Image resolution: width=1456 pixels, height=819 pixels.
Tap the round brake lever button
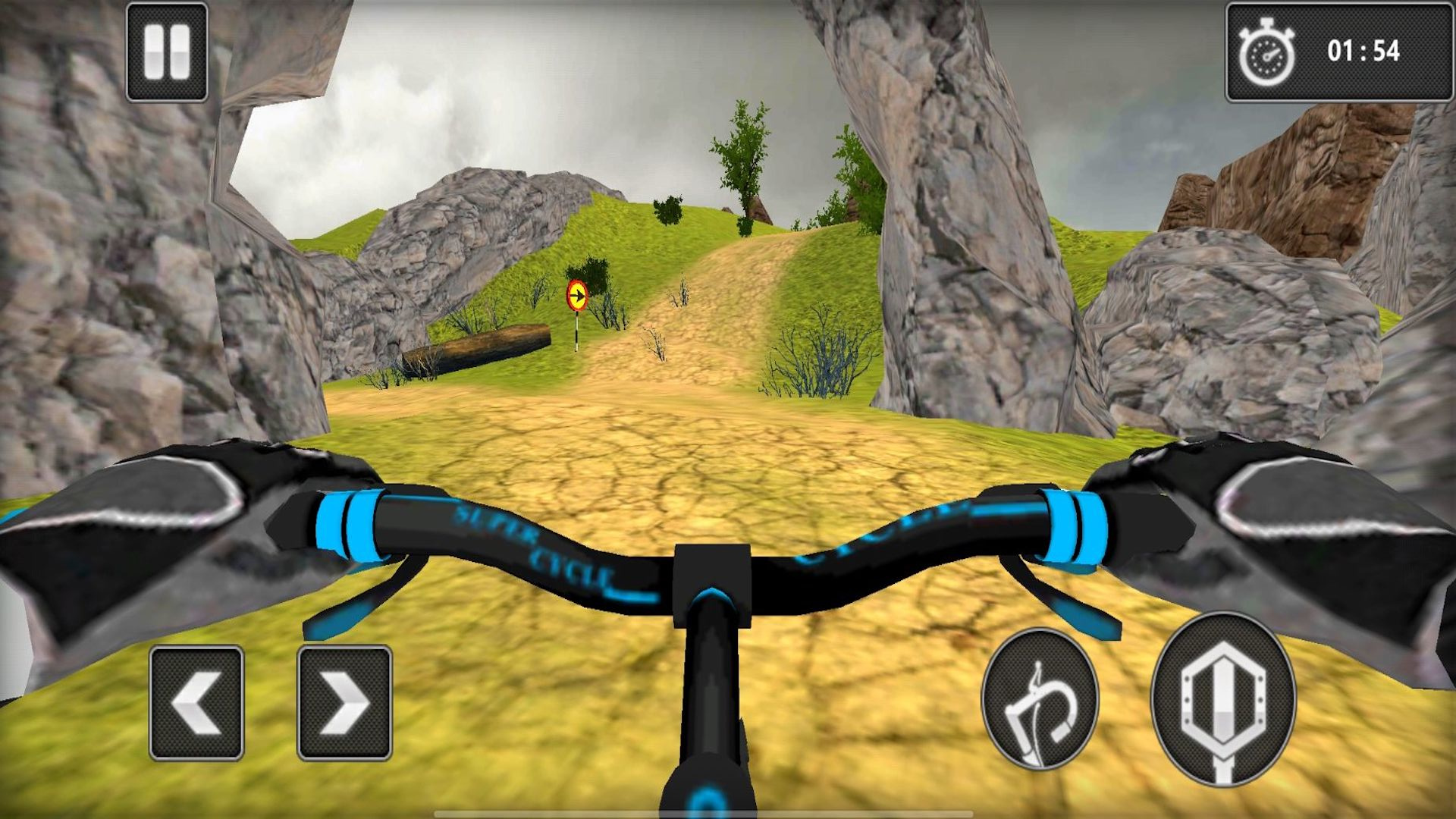pyautogui.click(x=1040, y=699)
